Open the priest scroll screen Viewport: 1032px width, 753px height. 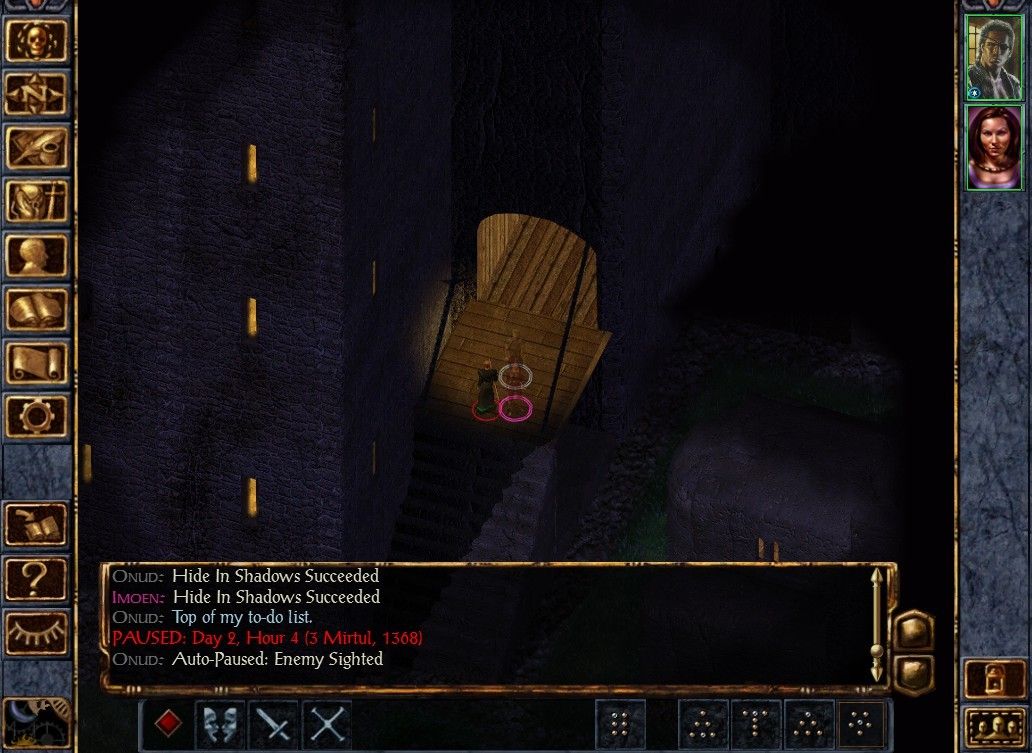(x=37, y=362)
